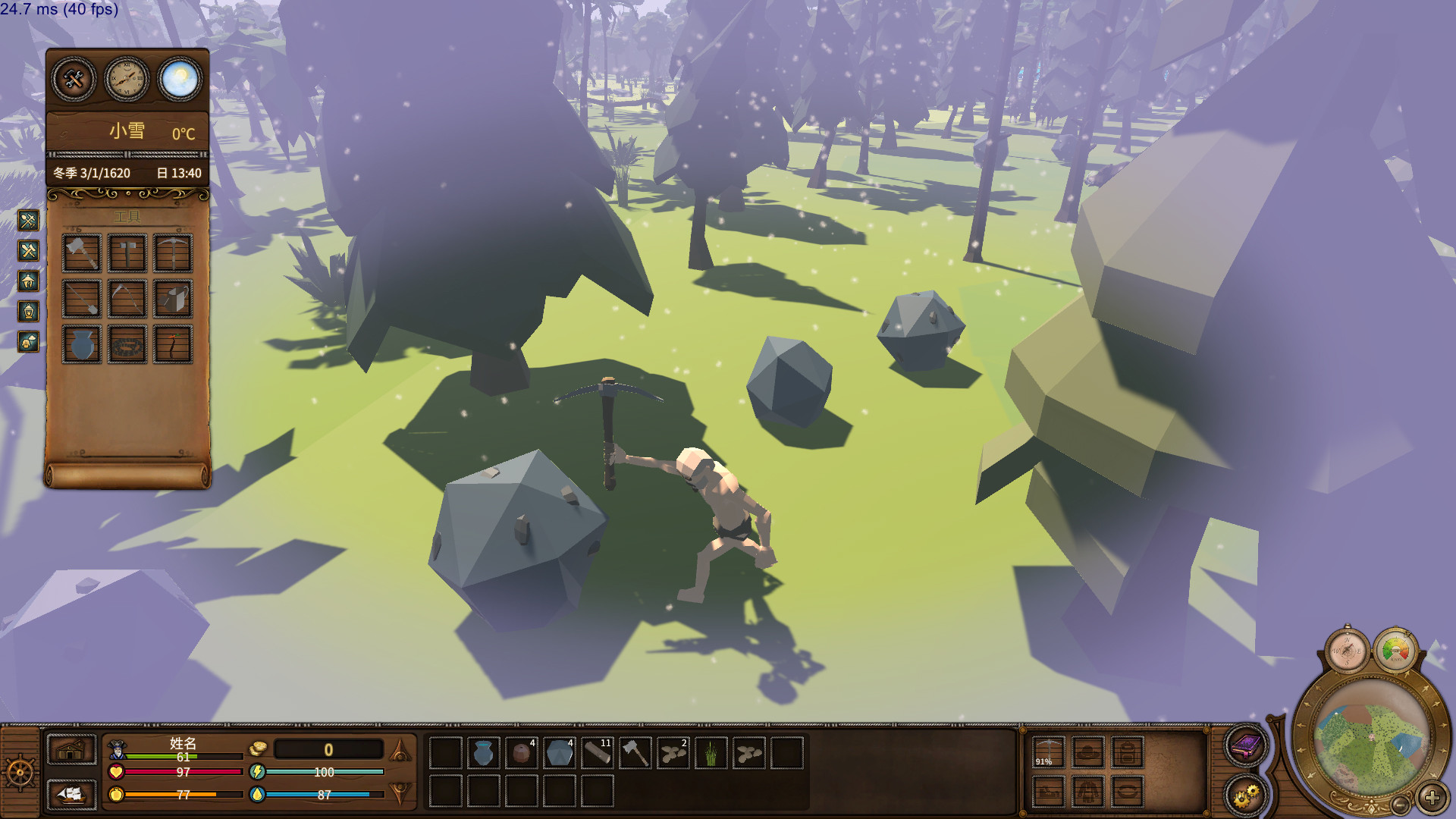This screenshot has height=819, width=1456.
Task: Select the shovel recipe
Action: (x=82, y=298)
